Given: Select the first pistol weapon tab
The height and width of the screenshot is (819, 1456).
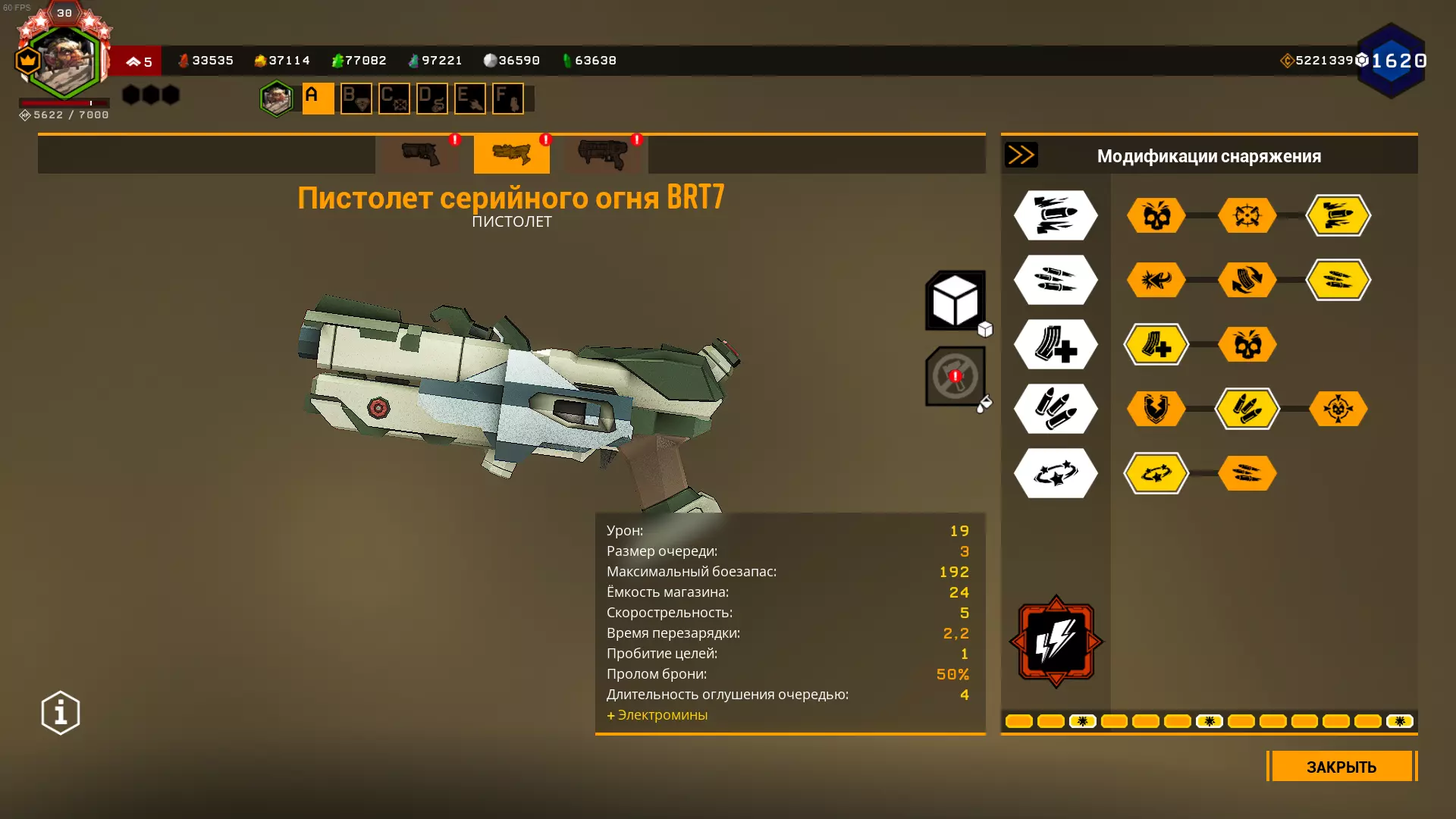Looking at the screenshot, I should pyautogui.click(x=421, y=154).
